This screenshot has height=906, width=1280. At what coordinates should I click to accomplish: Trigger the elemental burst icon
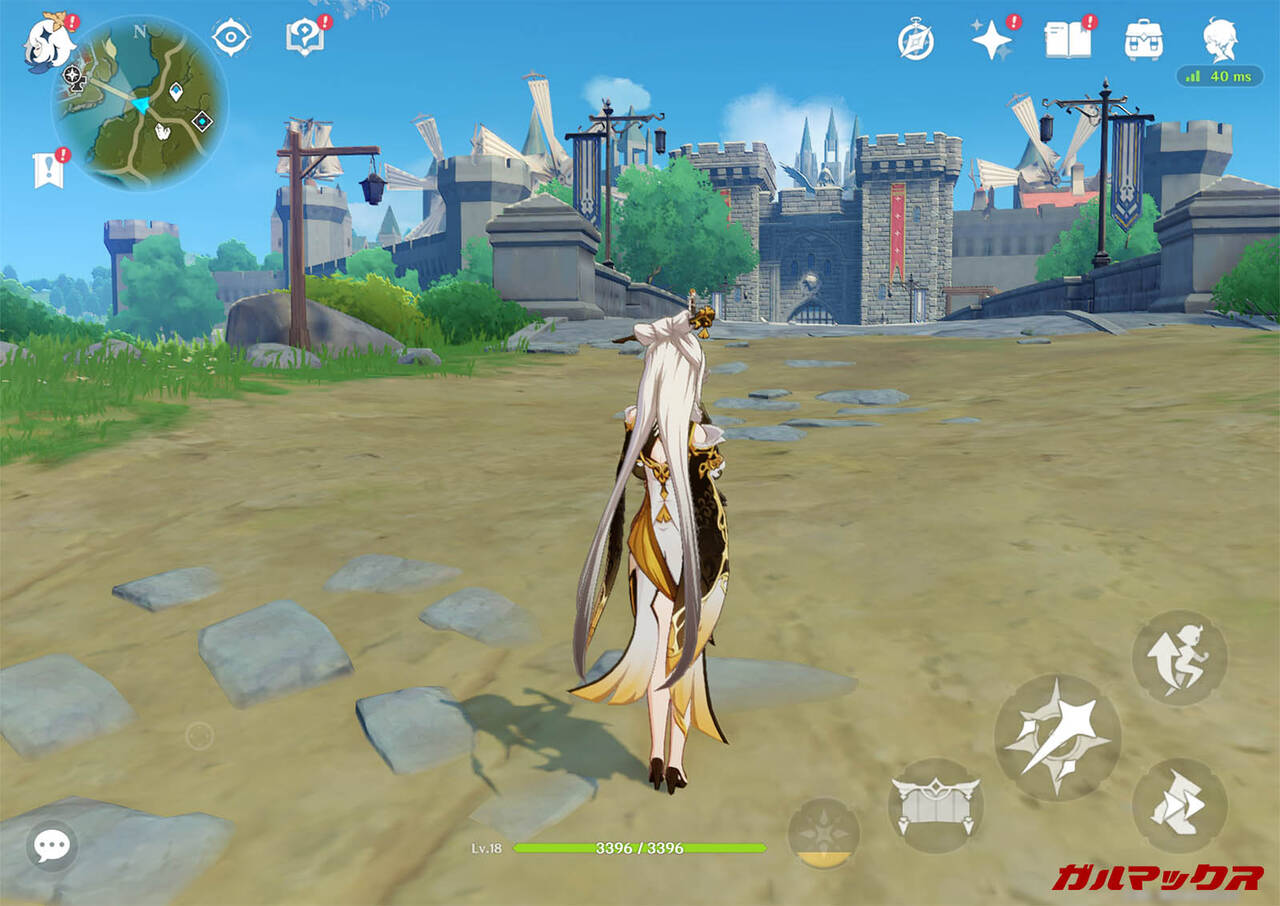point(823,833)
